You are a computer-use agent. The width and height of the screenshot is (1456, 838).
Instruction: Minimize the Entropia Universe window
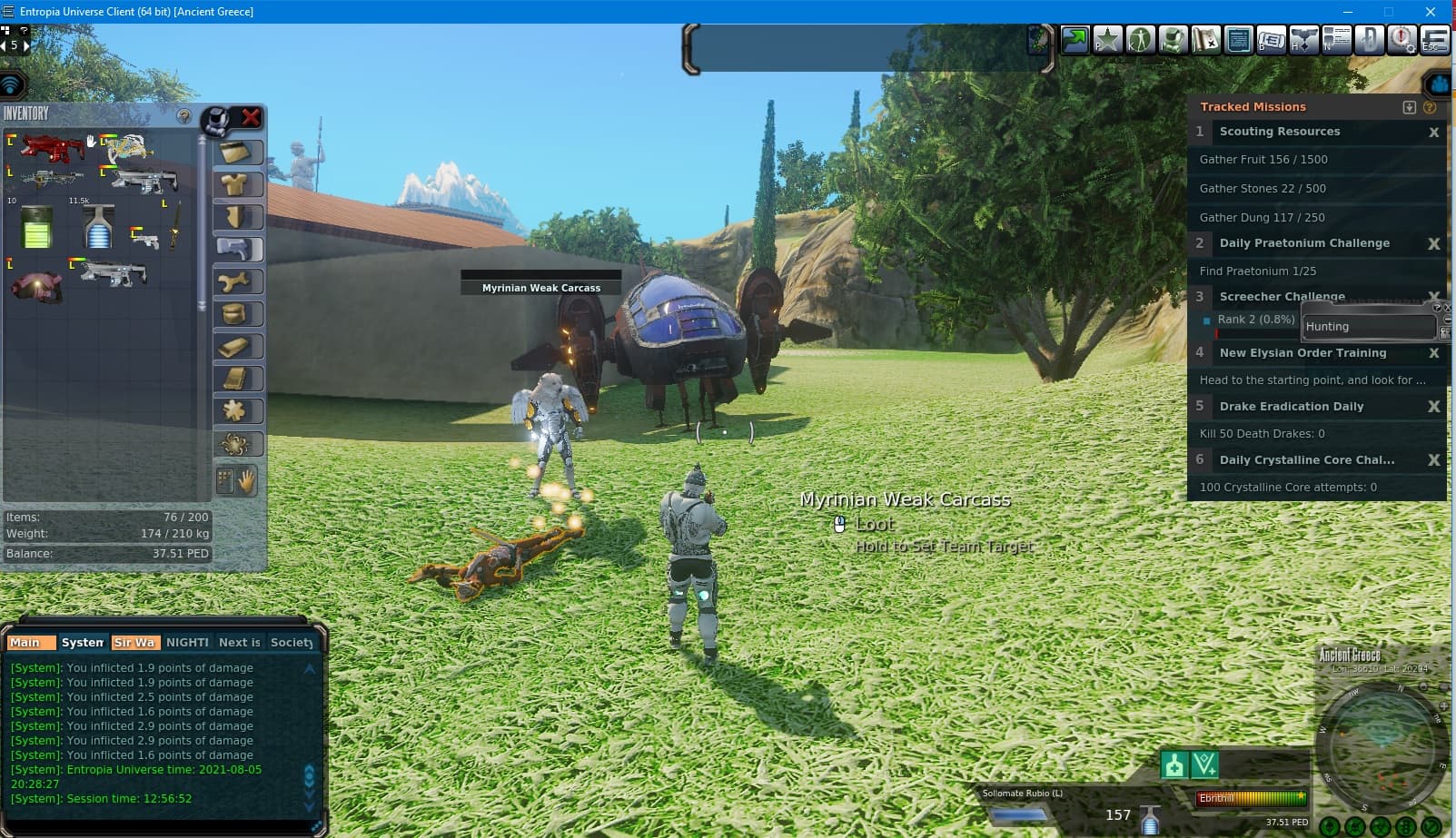tap(1347, 12)
